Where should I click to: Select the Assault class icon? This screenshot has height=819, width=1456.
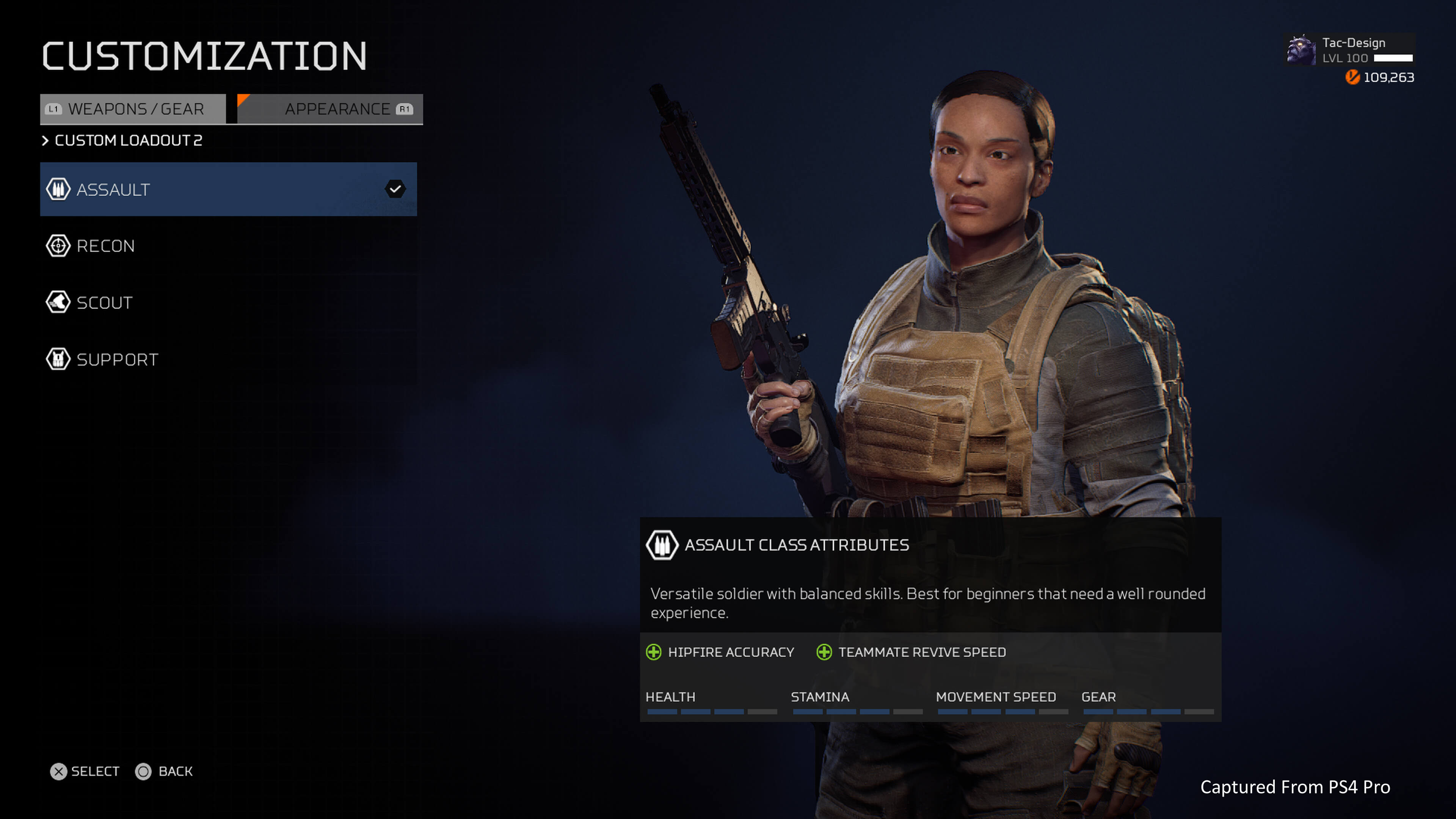click(x=58, y=189)
